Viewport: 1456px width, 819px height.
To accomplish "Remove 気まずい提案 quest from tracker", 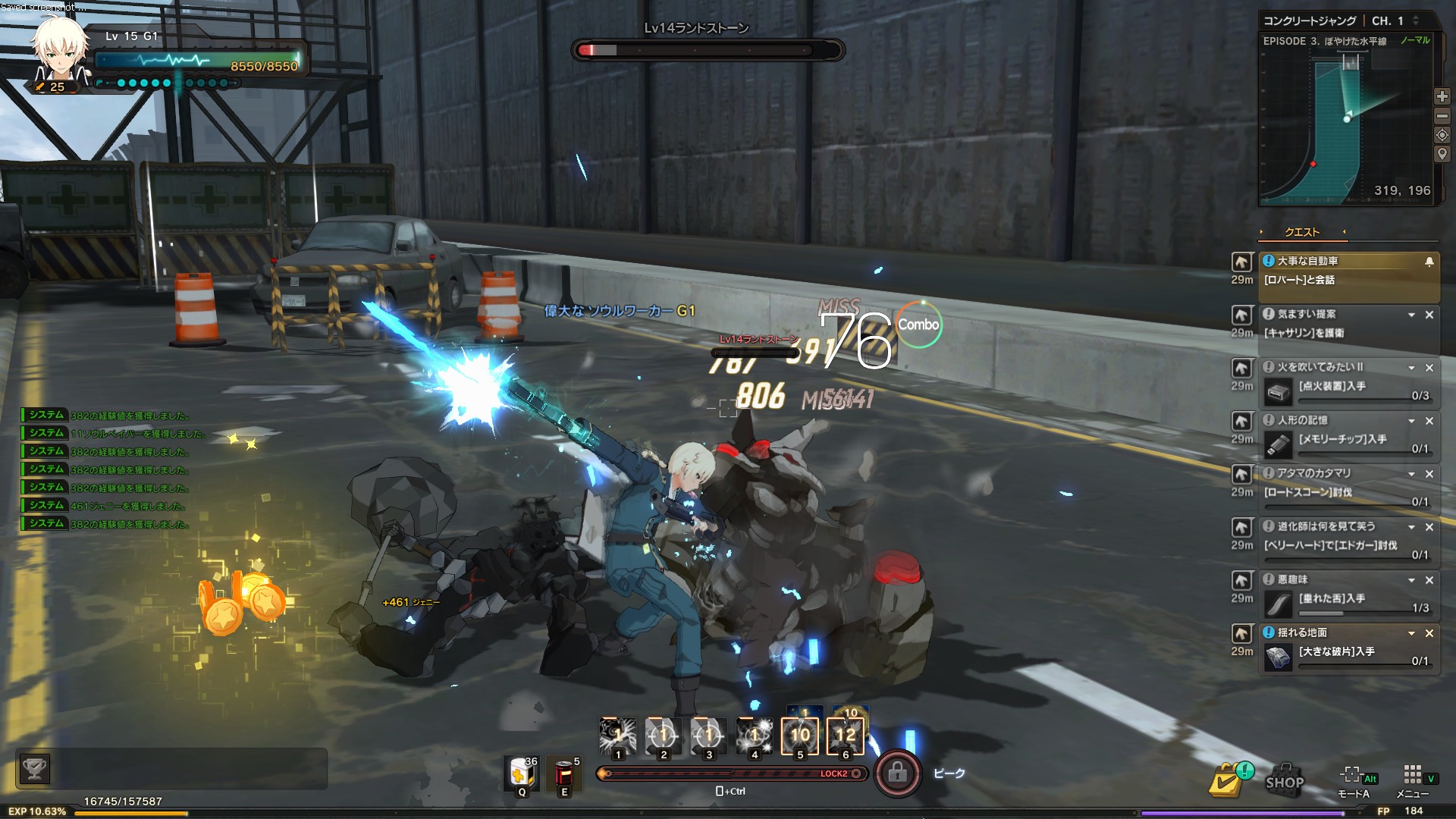I will point(1429,315).
